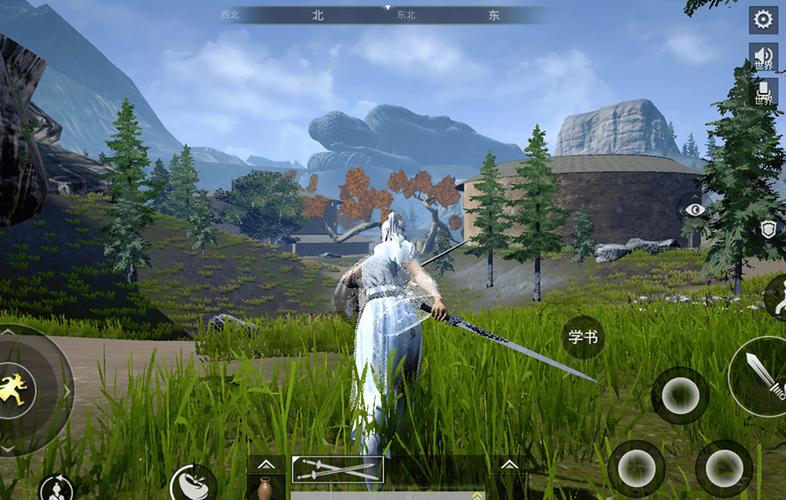Tap the 学书 button
Image resolution: width=786 pixels, height=500 pixels.
tap(582, 337)
